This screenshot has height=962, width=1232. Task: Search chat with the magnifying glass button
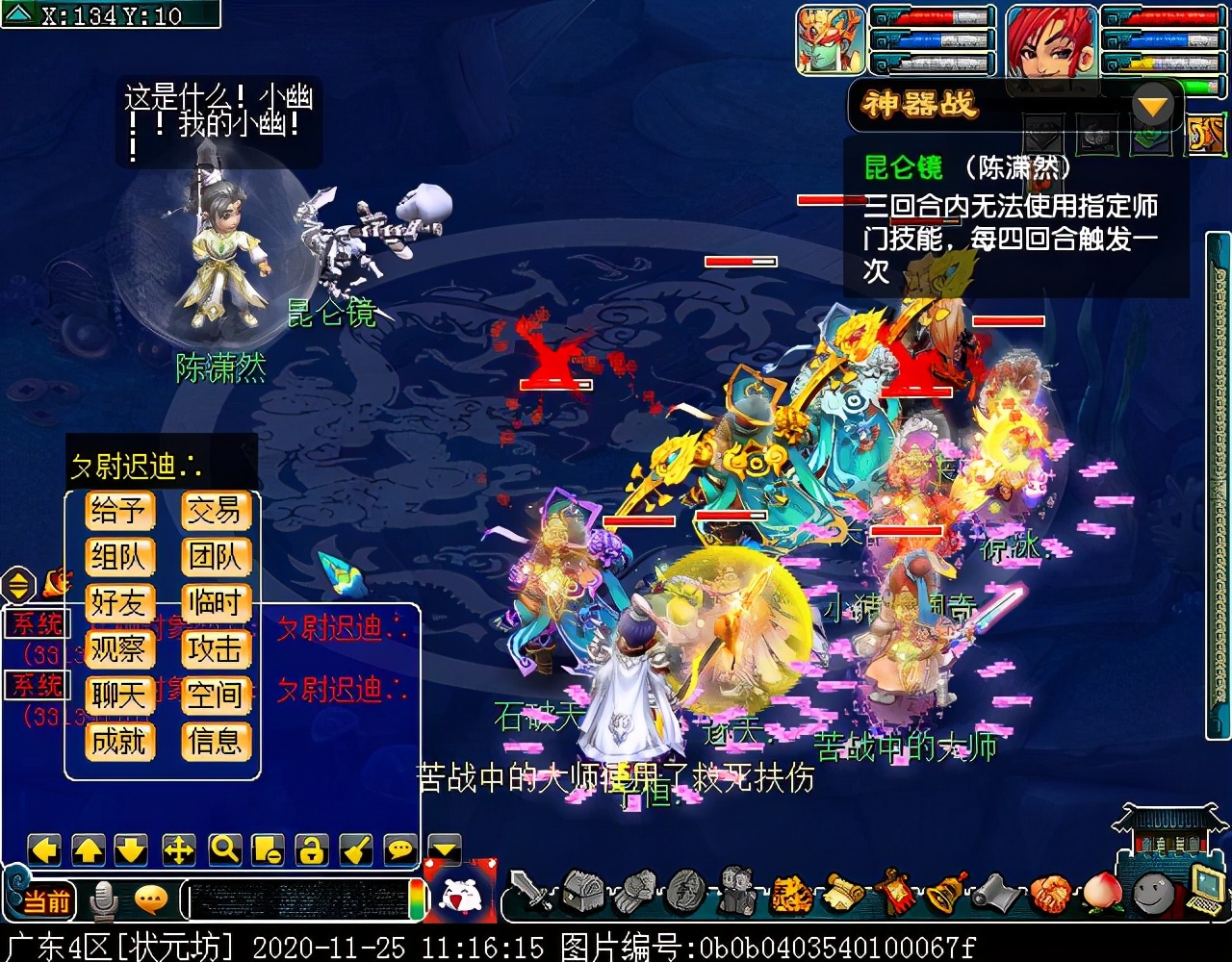[x=224, y=849]
